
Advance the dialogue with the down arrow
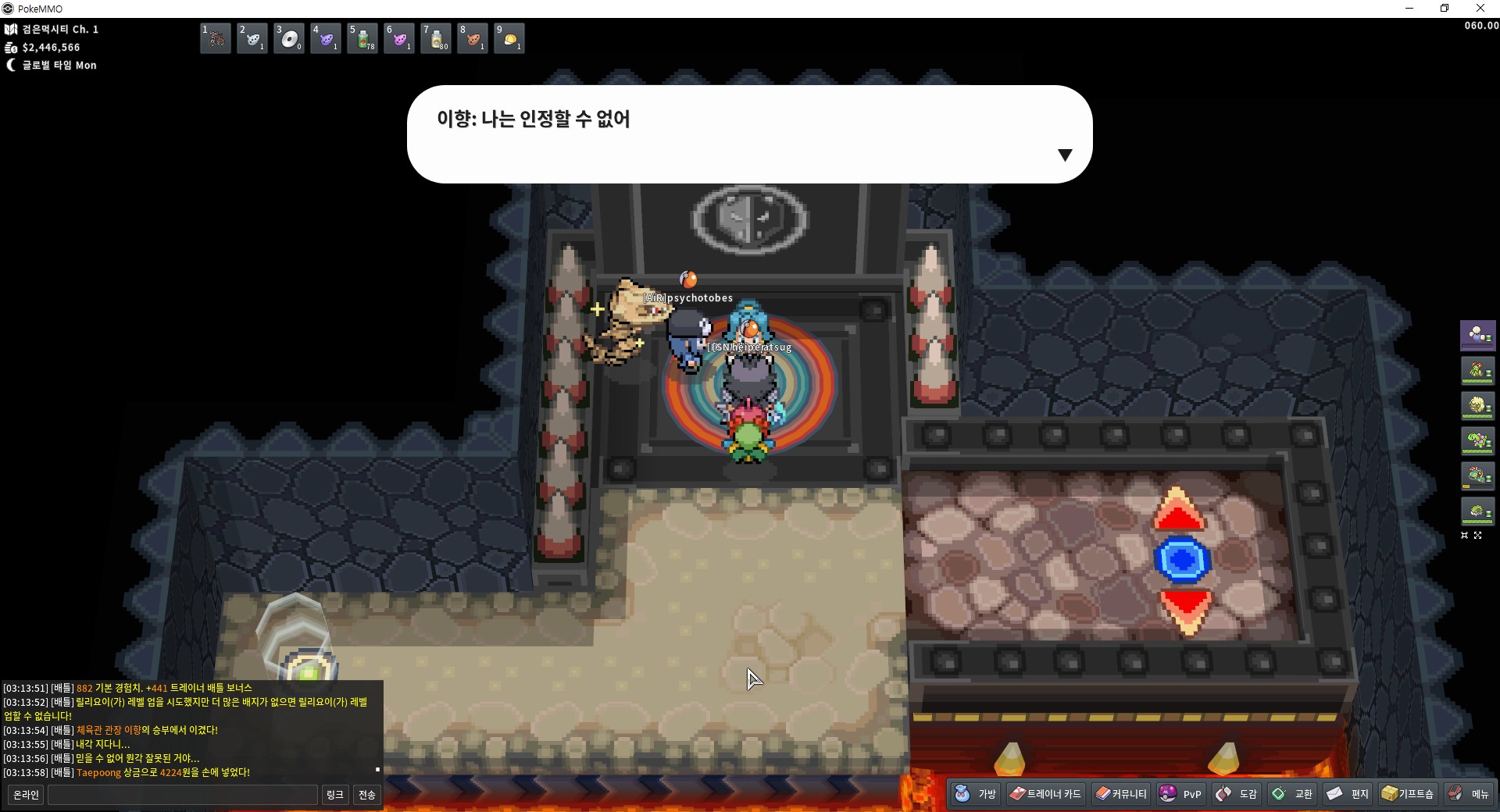[1064, 155]
